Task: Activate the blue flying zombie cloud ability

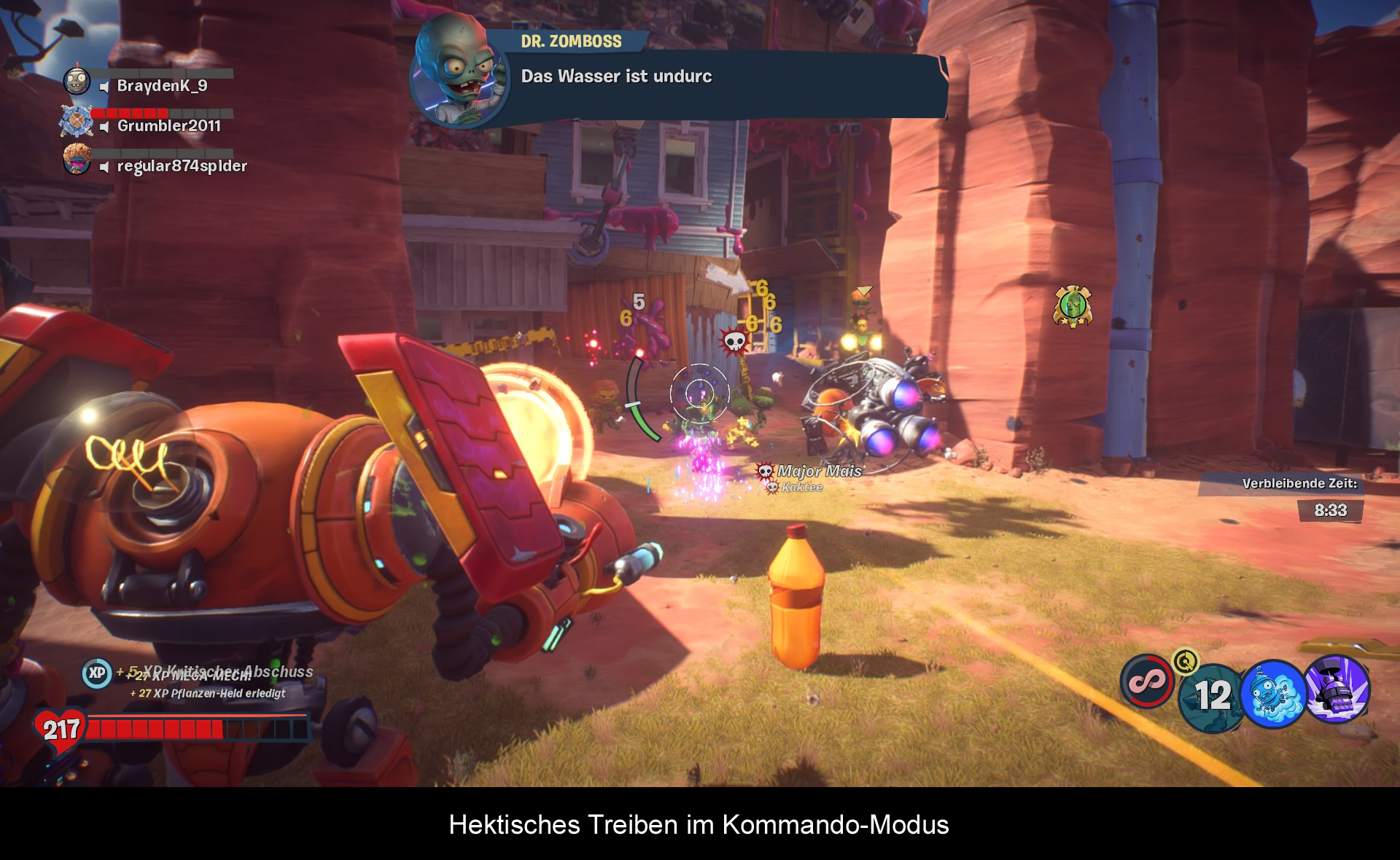Action: pyautogui.click(x=1273, y=694)
